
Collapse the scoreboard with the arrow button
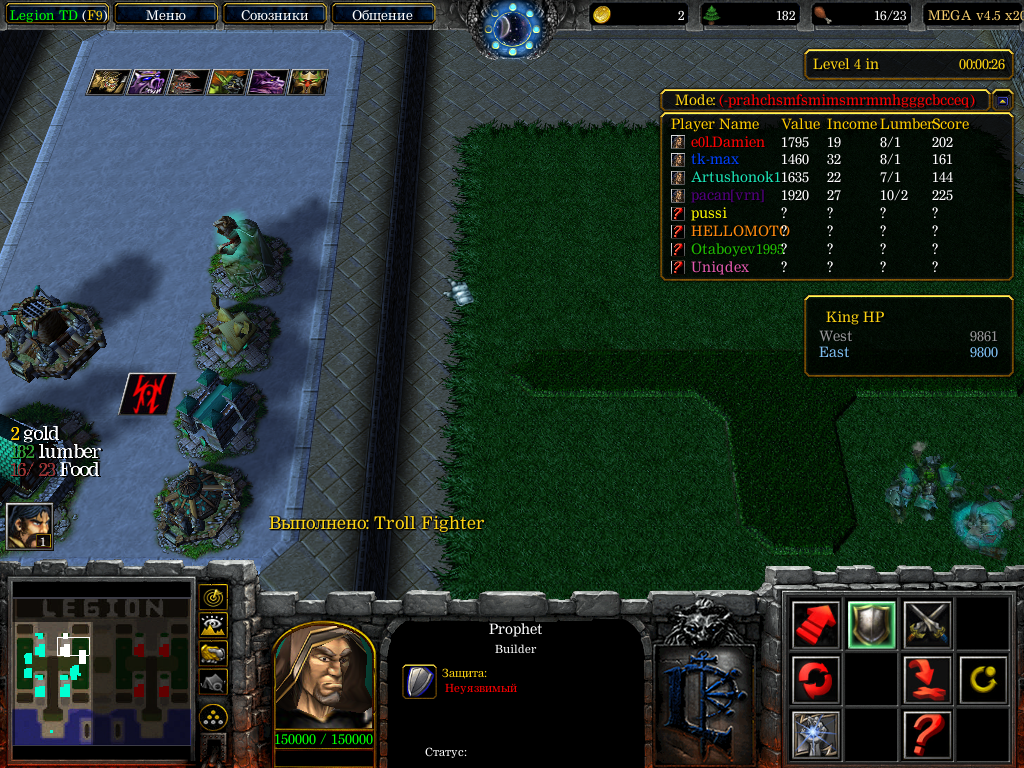tap(1001, 101)
